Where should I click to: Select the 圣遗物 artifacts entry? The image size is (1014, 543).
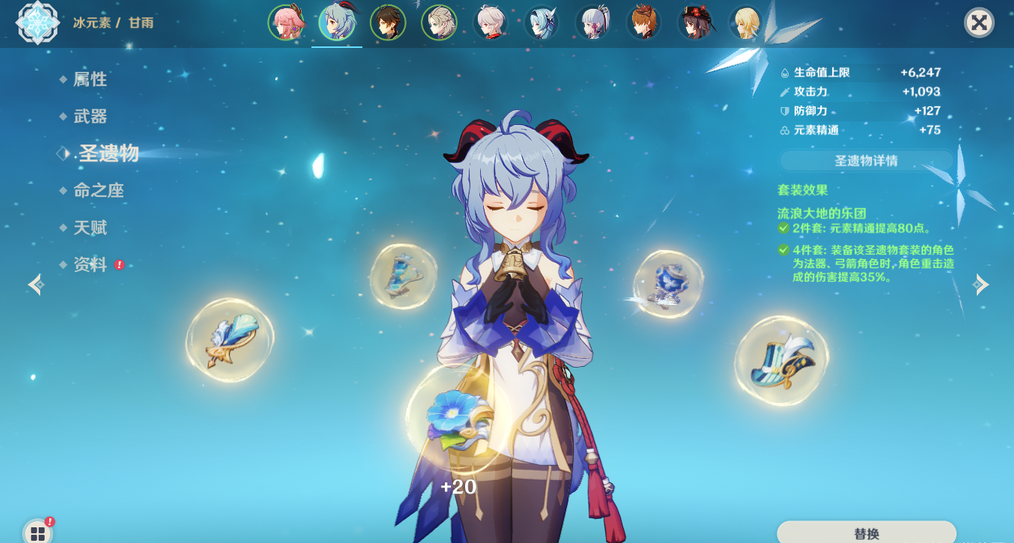108,153
